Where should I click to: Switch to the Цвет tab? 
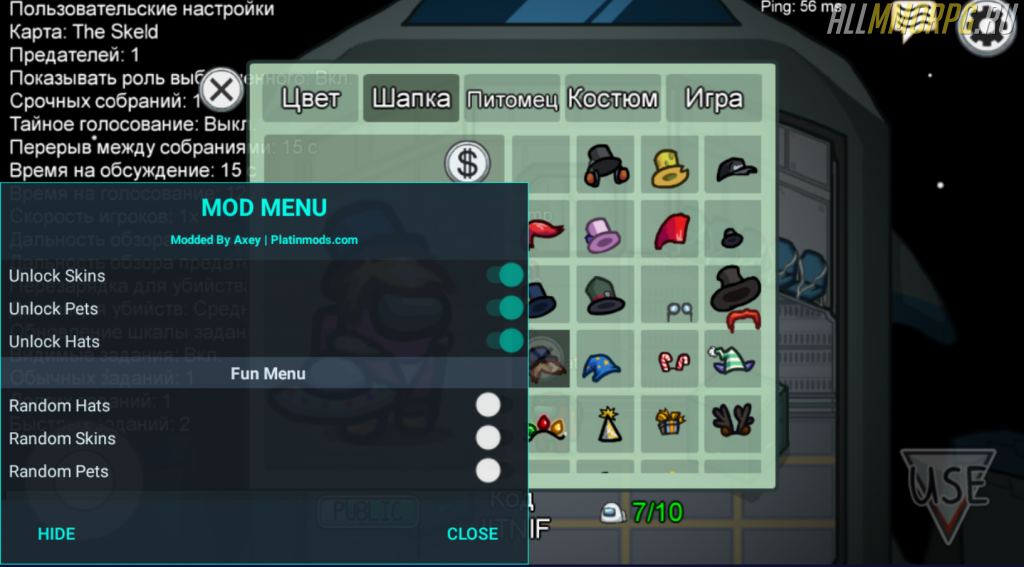(x=310, y=99)
